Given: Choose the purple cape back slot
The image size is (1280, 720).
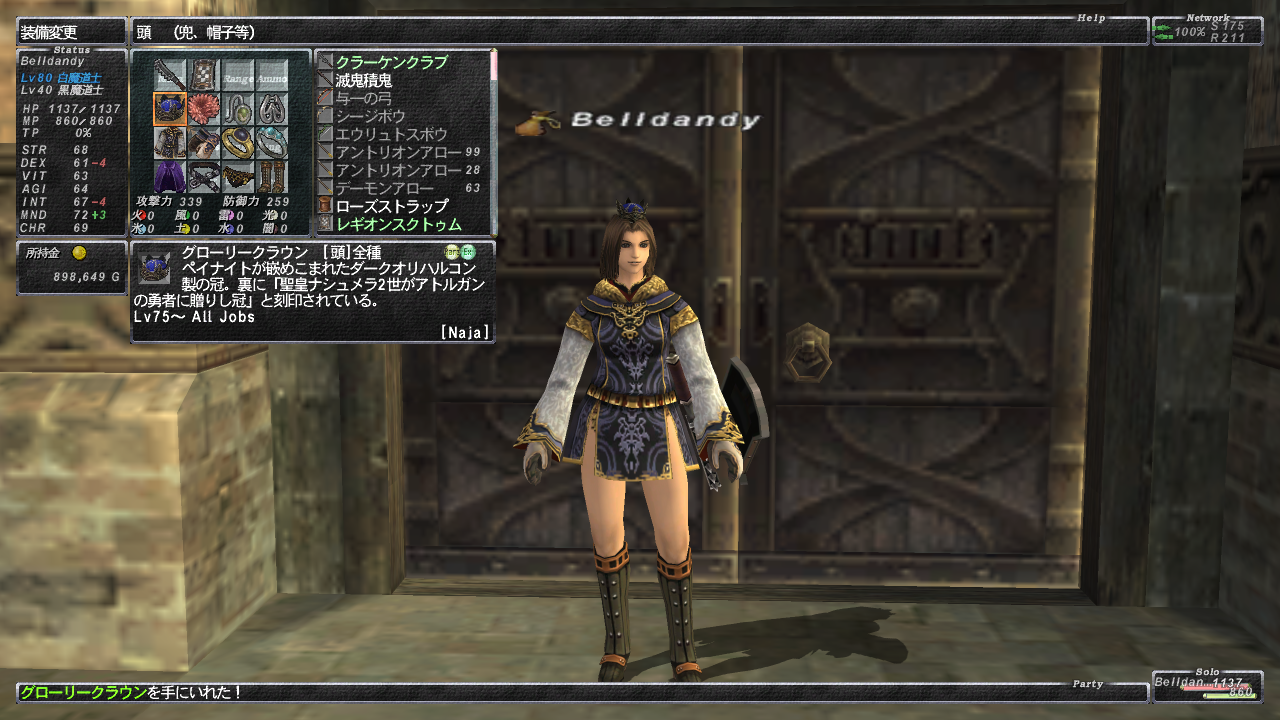Looking at the screenshot, I should point(169,177).
